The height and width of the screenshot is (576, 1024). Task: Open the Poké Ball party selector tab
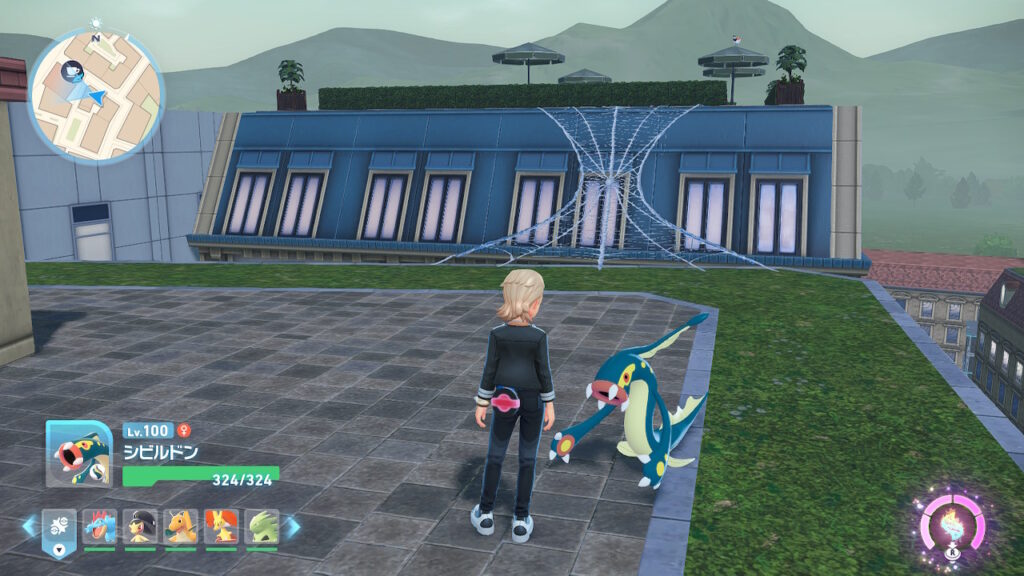[58, 528]
